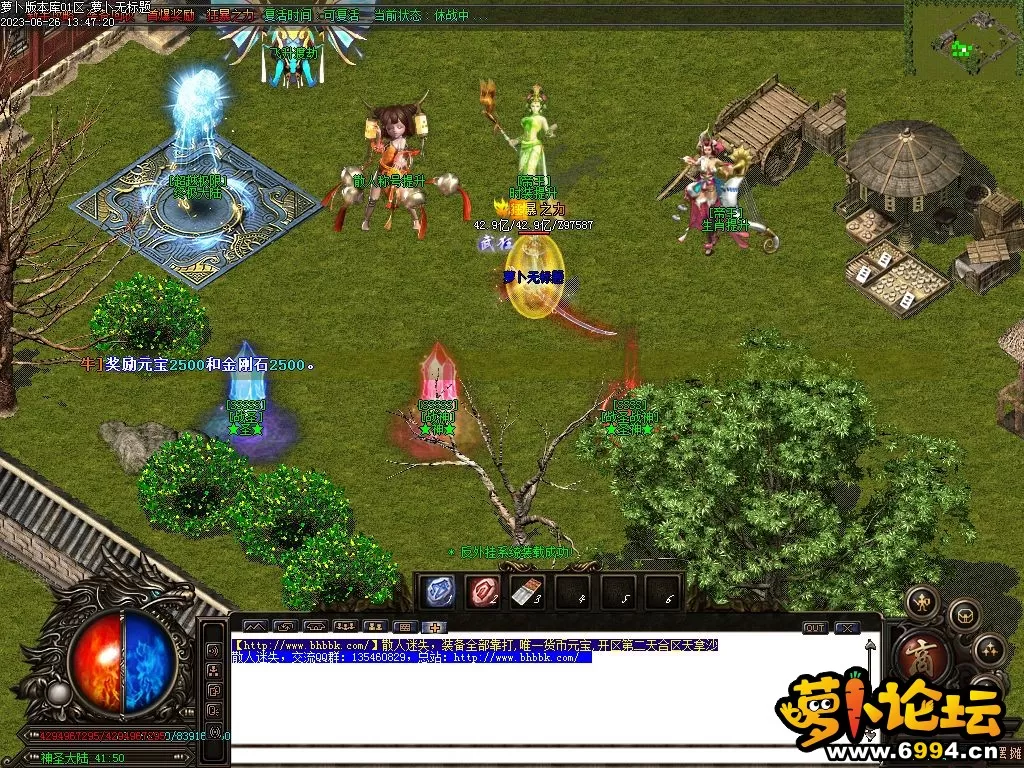The height and width of the screenshot is (768, 1024).
Task: Open the minimap in the top-right corner
Action: 964,40
